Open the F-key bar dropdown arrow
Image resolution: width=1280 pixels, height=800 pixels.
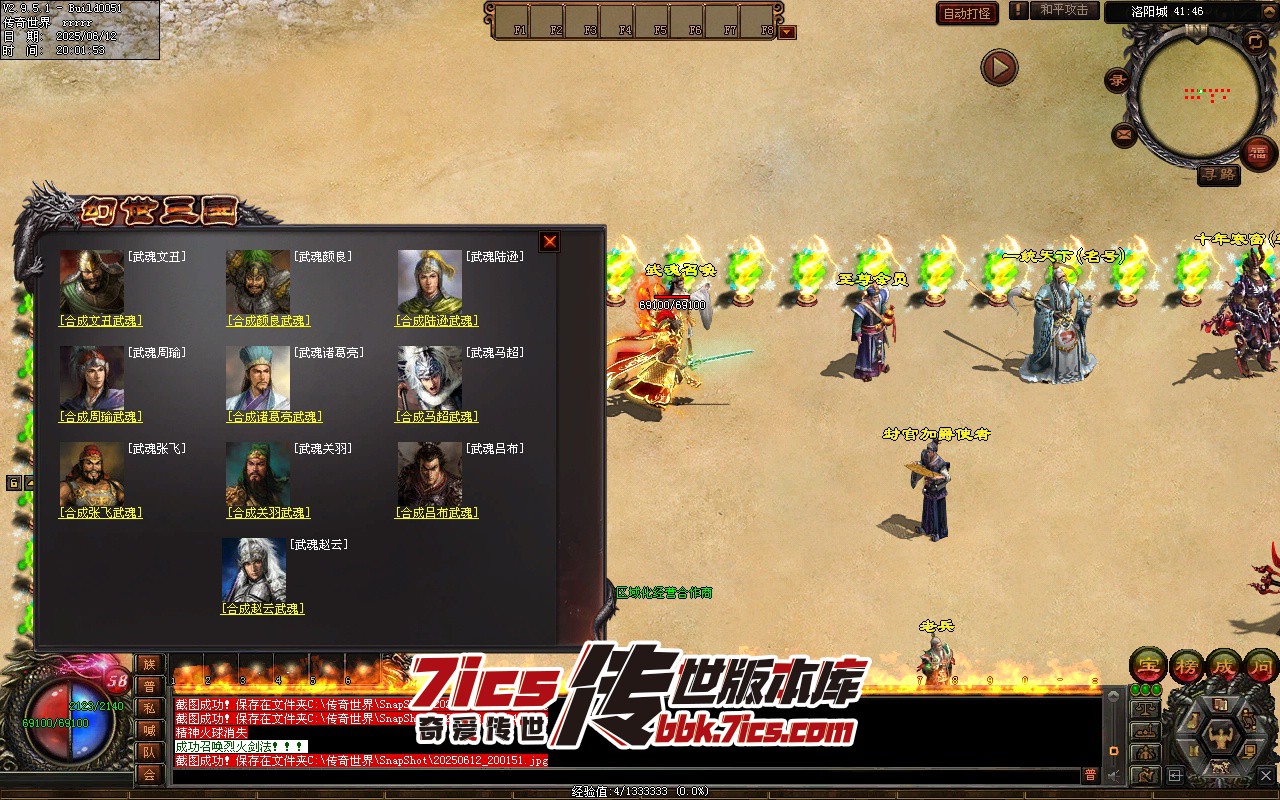[x=788, y=32]
